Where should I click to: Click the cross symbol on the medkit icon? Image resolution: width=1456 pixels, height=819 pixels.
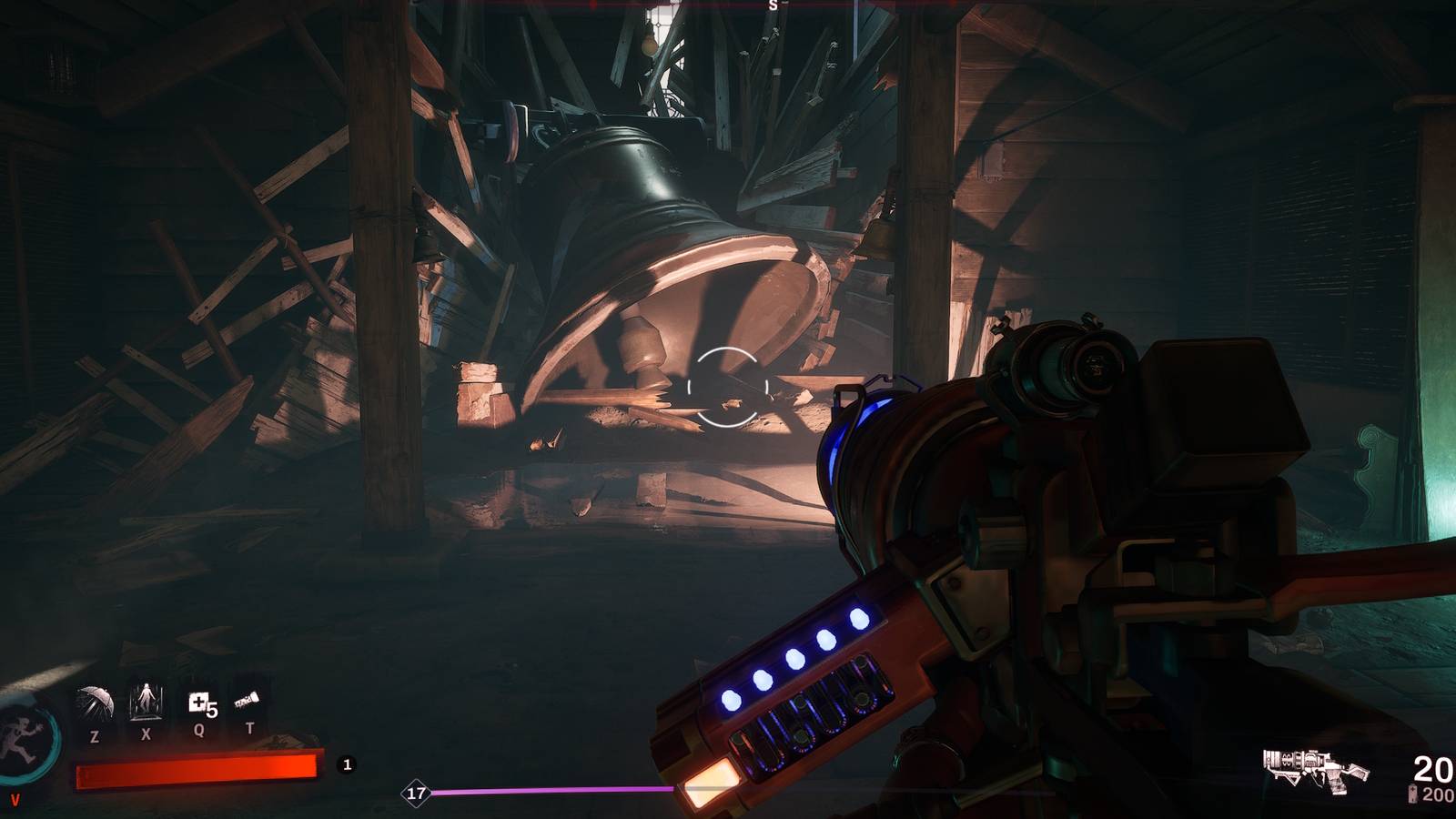click(198, 699)
